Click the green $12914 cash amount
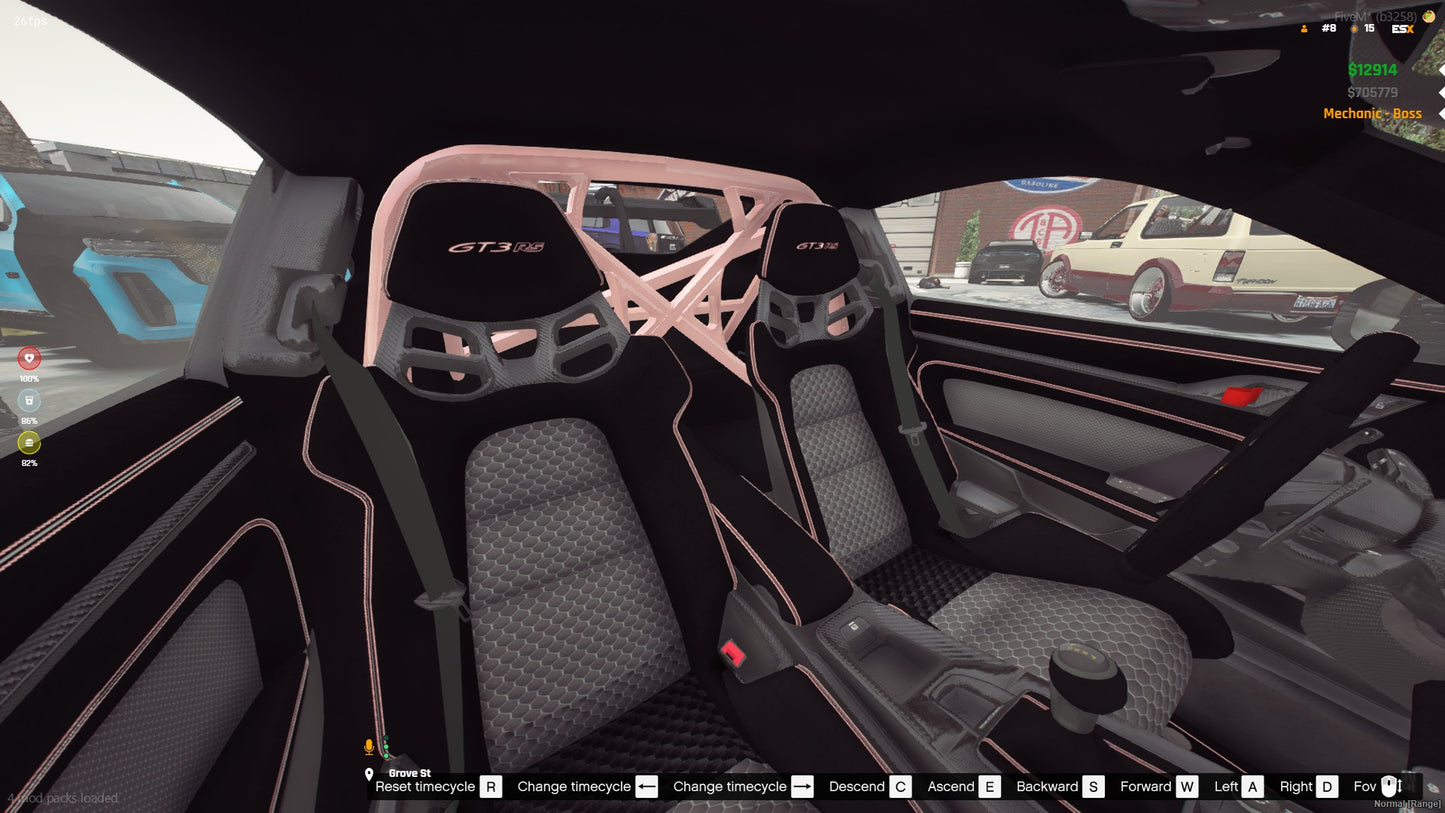The width and height of the screenshot is (1445, 813). (x=1371, y=69)
